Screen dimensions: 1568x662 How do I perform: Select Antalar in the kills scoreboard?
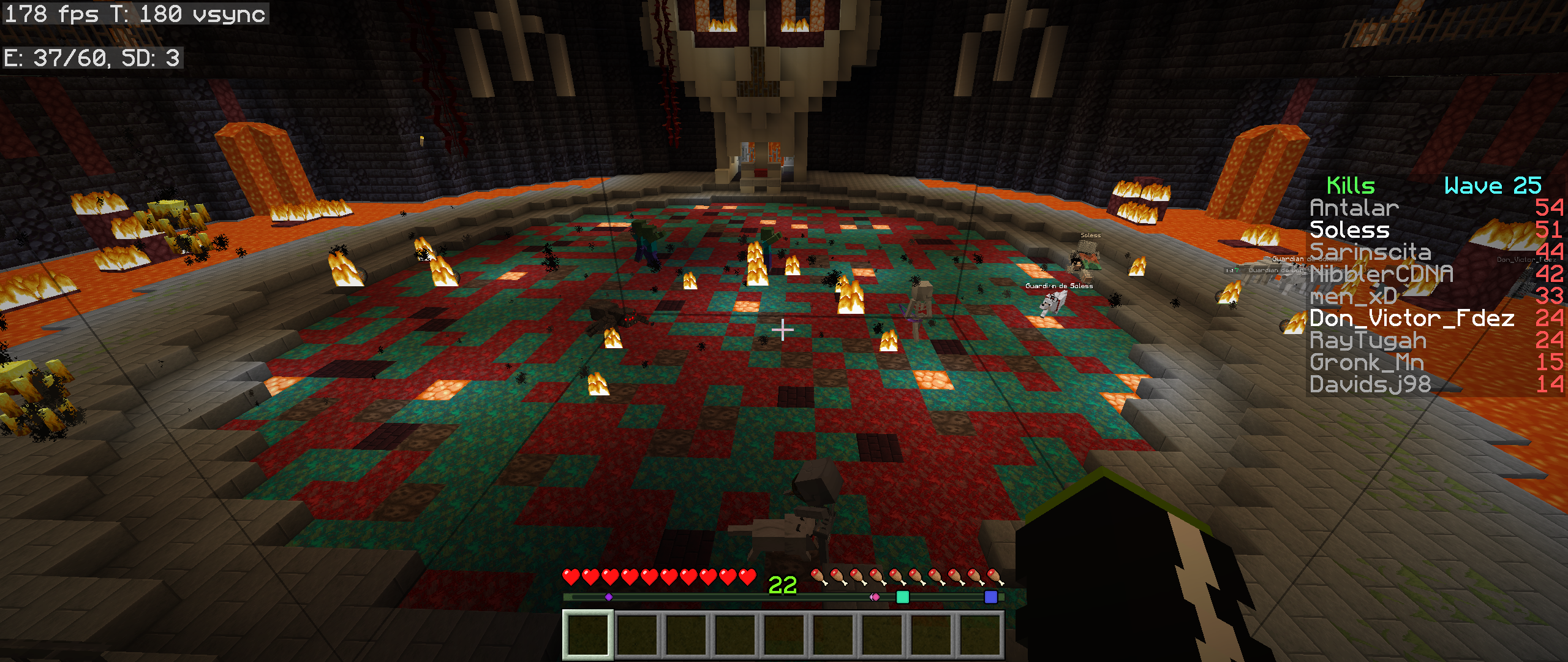pyautogui.click(x=1354, y=208)
